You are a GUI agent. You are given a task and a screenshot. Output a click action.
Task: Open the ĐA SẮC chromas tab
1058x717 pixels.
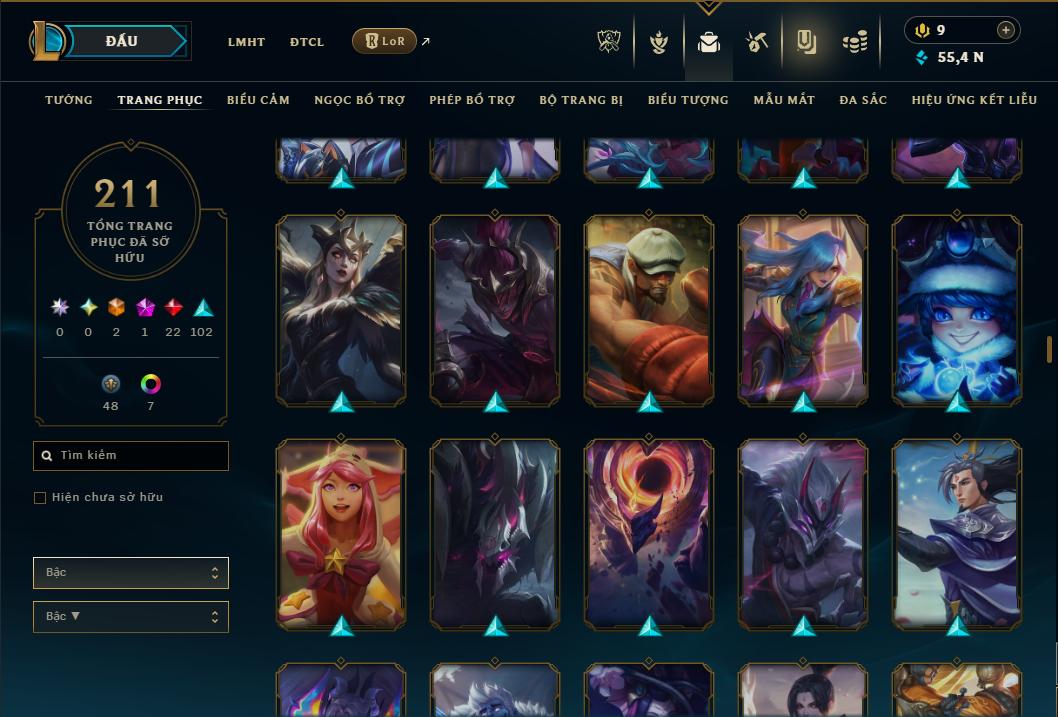click(x=863, y=100)
